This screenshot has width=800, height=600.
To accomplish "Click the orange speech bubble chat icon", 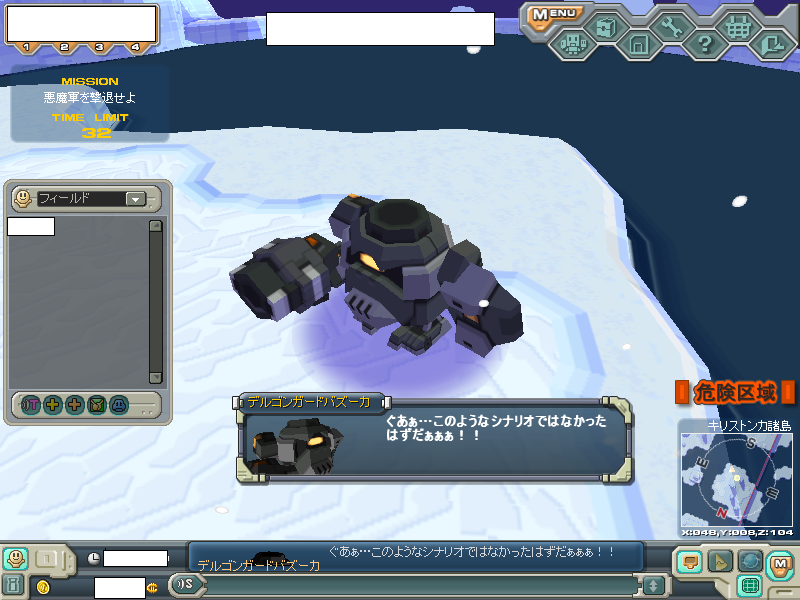I will 689,563.
